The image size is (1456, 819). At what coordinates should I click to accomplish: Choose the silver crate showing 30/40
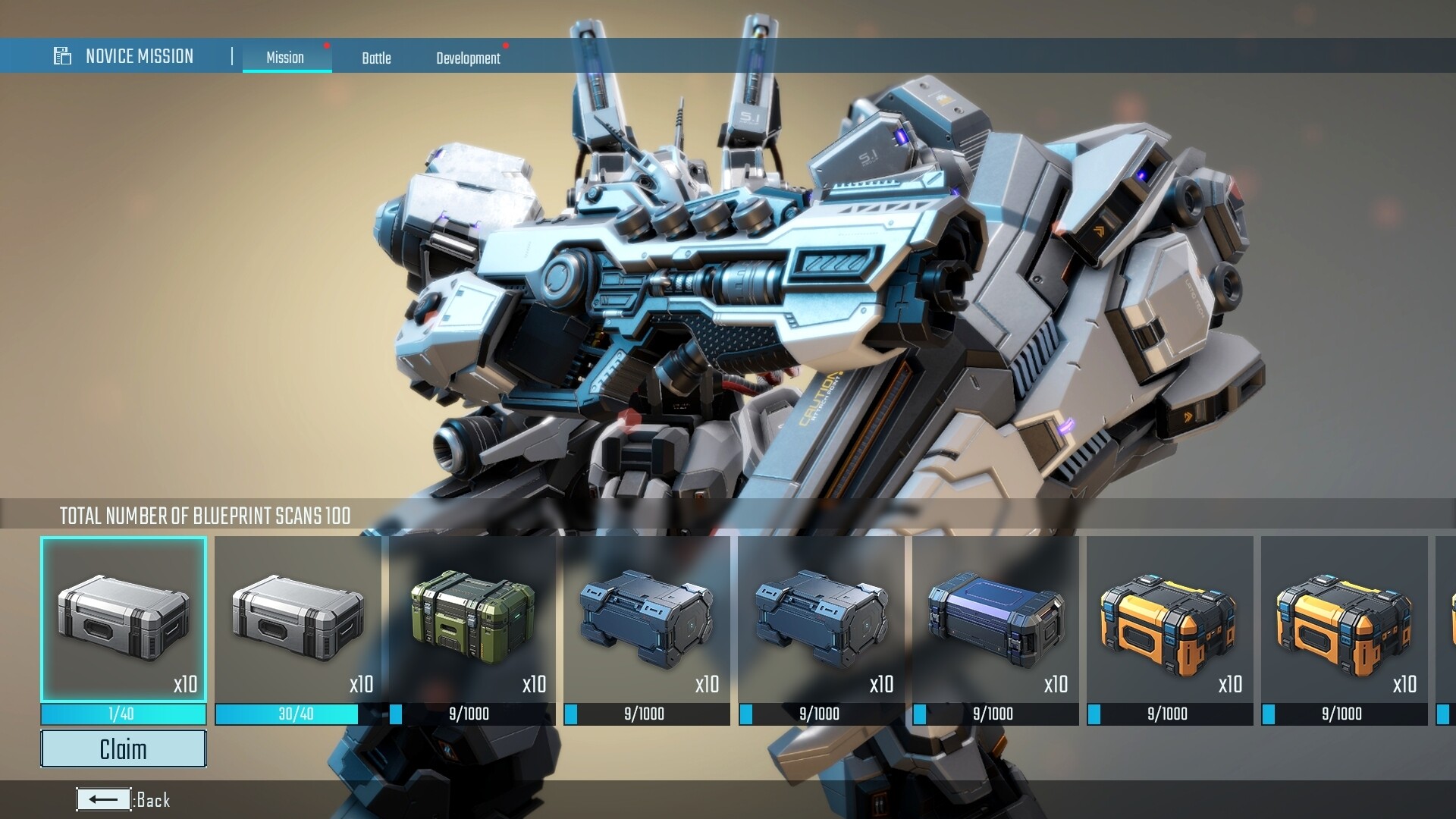pyautogui.click(x=298, y=619)
